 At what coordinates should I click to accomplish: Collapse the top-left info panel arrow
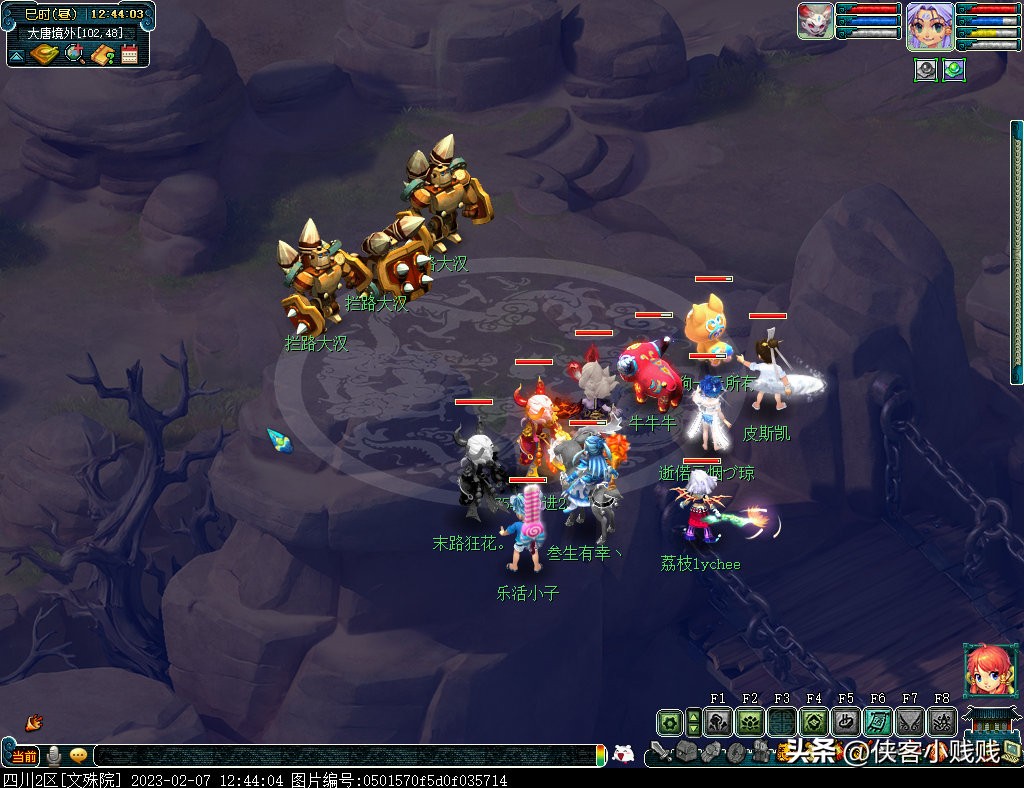16,56
